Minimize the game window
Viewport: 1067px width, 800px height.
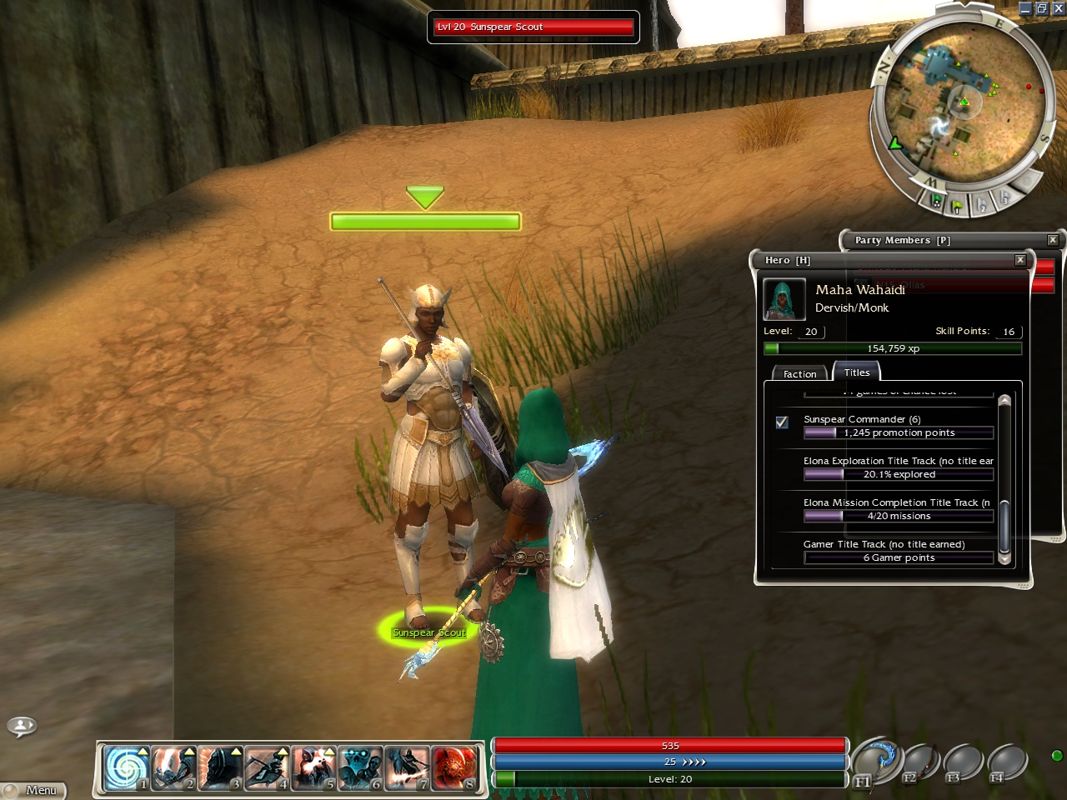point(1024,8)
